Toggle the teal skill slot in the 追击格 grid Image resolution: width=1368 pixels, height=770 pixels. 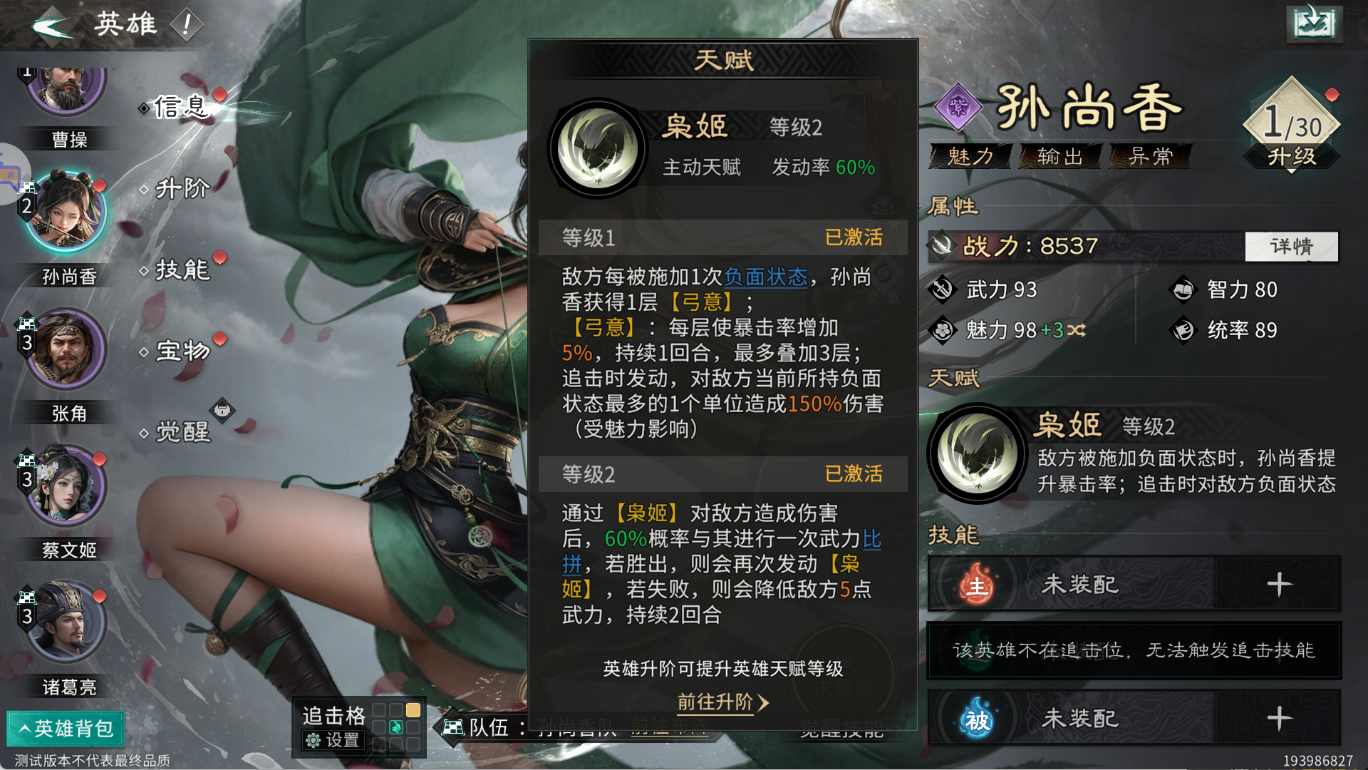click(396, 727)
